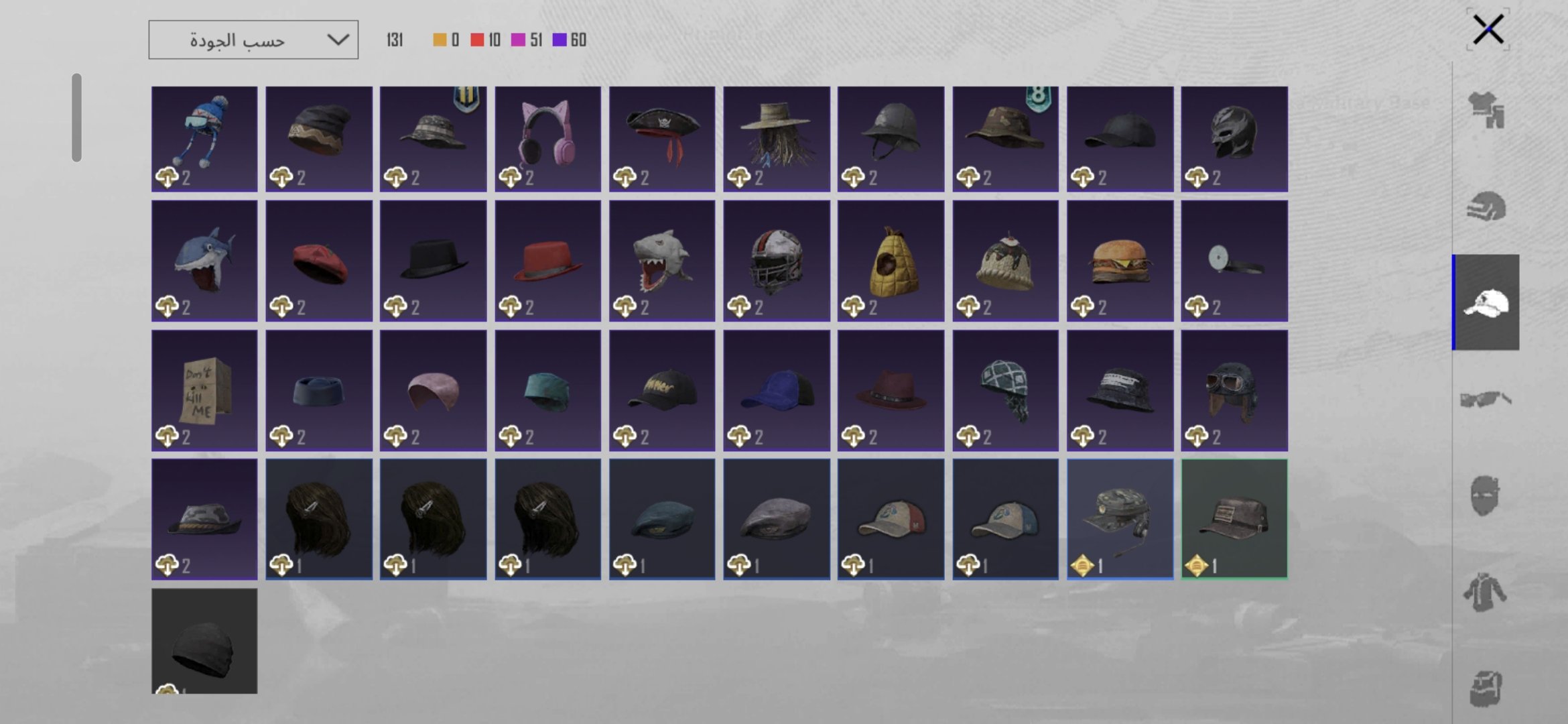Open the backpack category tab
This screenshot has width=1568, height=724.
point(1486,688)
